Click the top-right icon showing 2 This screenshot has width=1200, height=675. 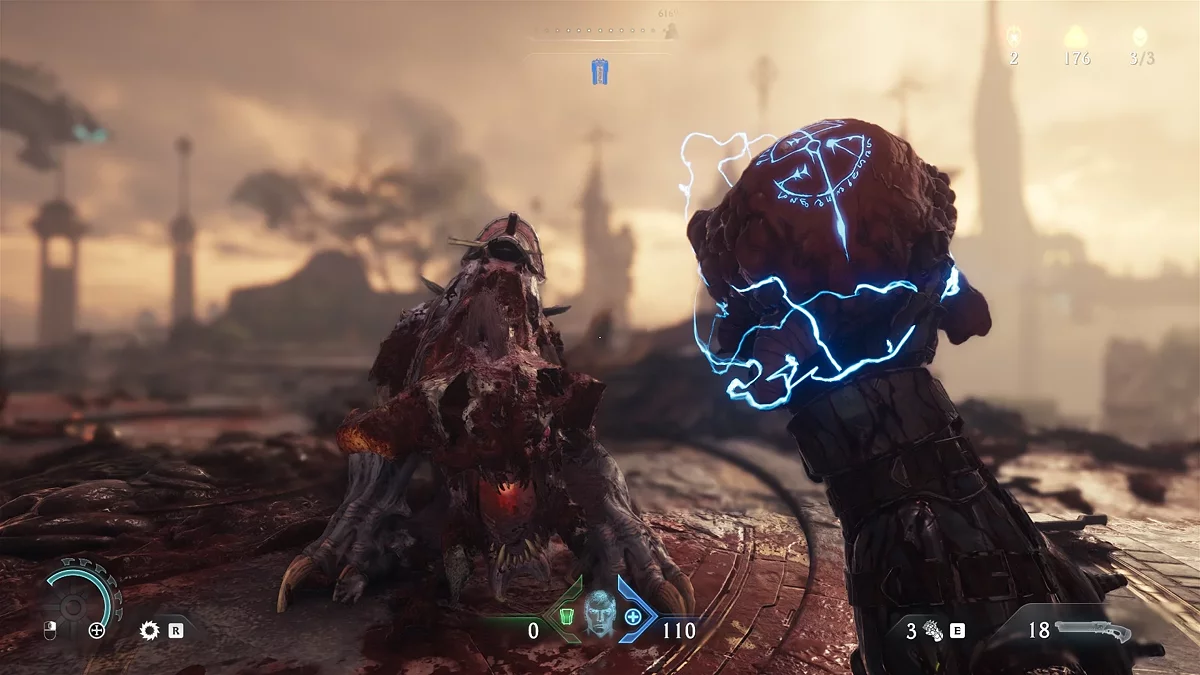(x=1013, y=37)
